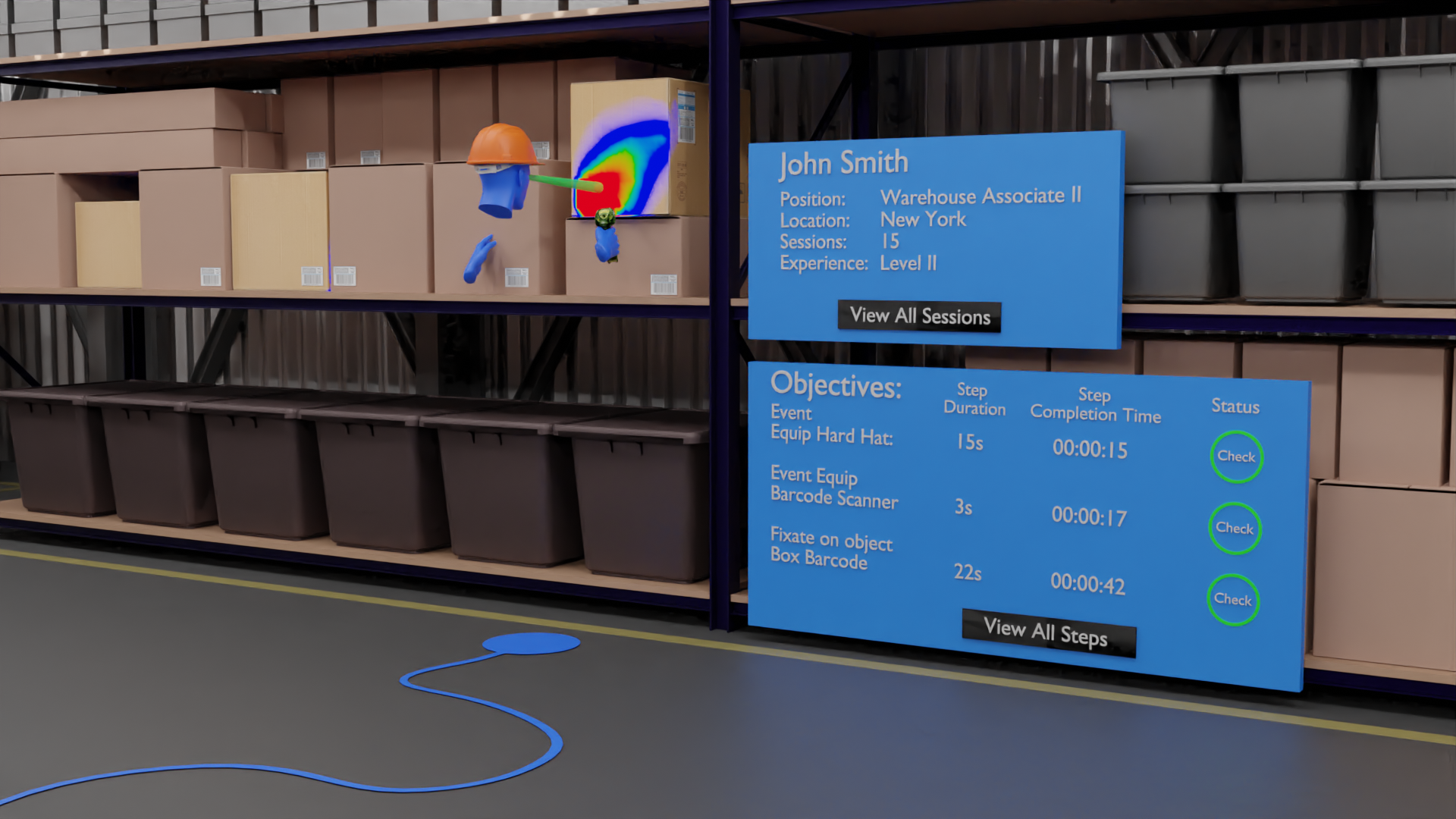Select the New York location entry
The height and width of the screenshot is (819, 1456).
922,220
